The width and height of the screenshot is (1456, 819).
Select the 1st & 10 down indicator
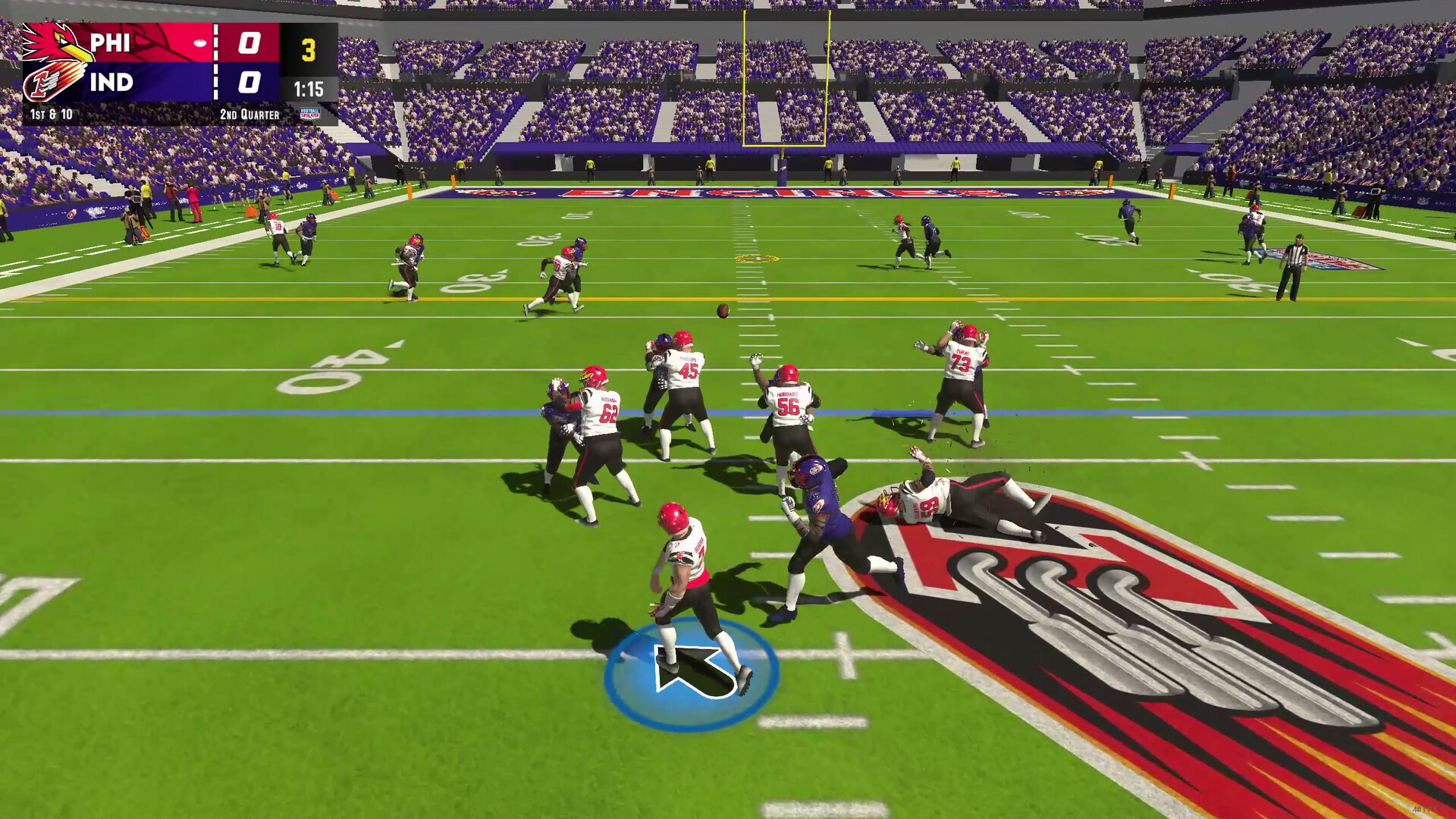[x=50, y=112]
